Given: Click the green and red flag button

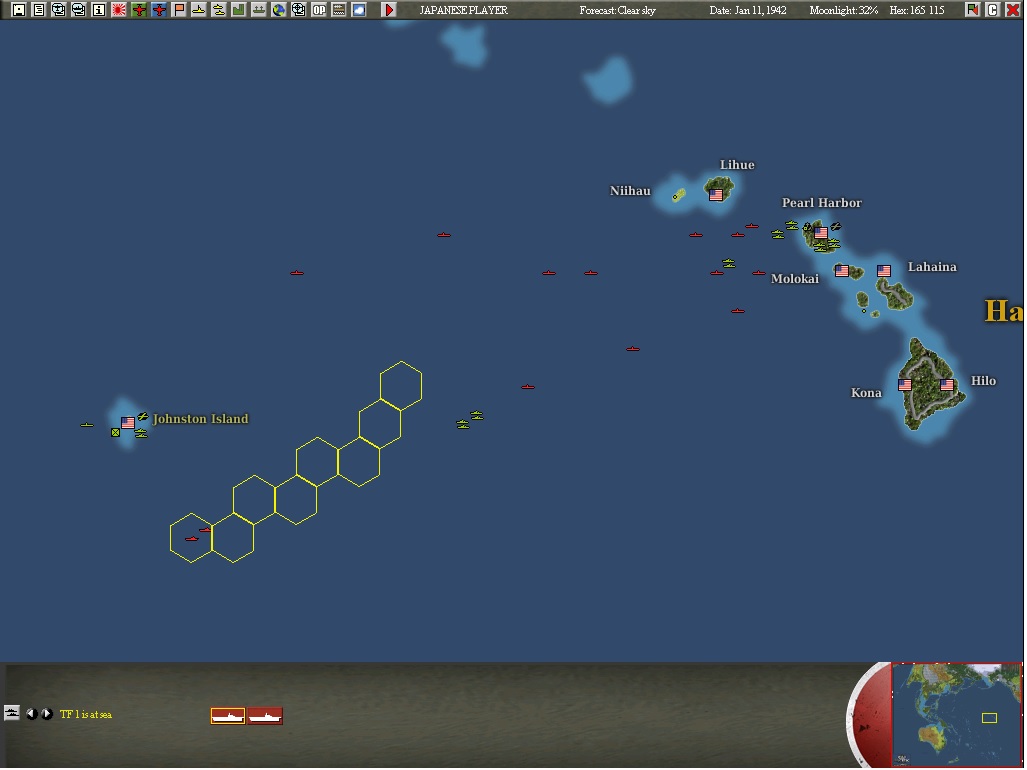Looking at the screenshot, I should pos(973,10).
